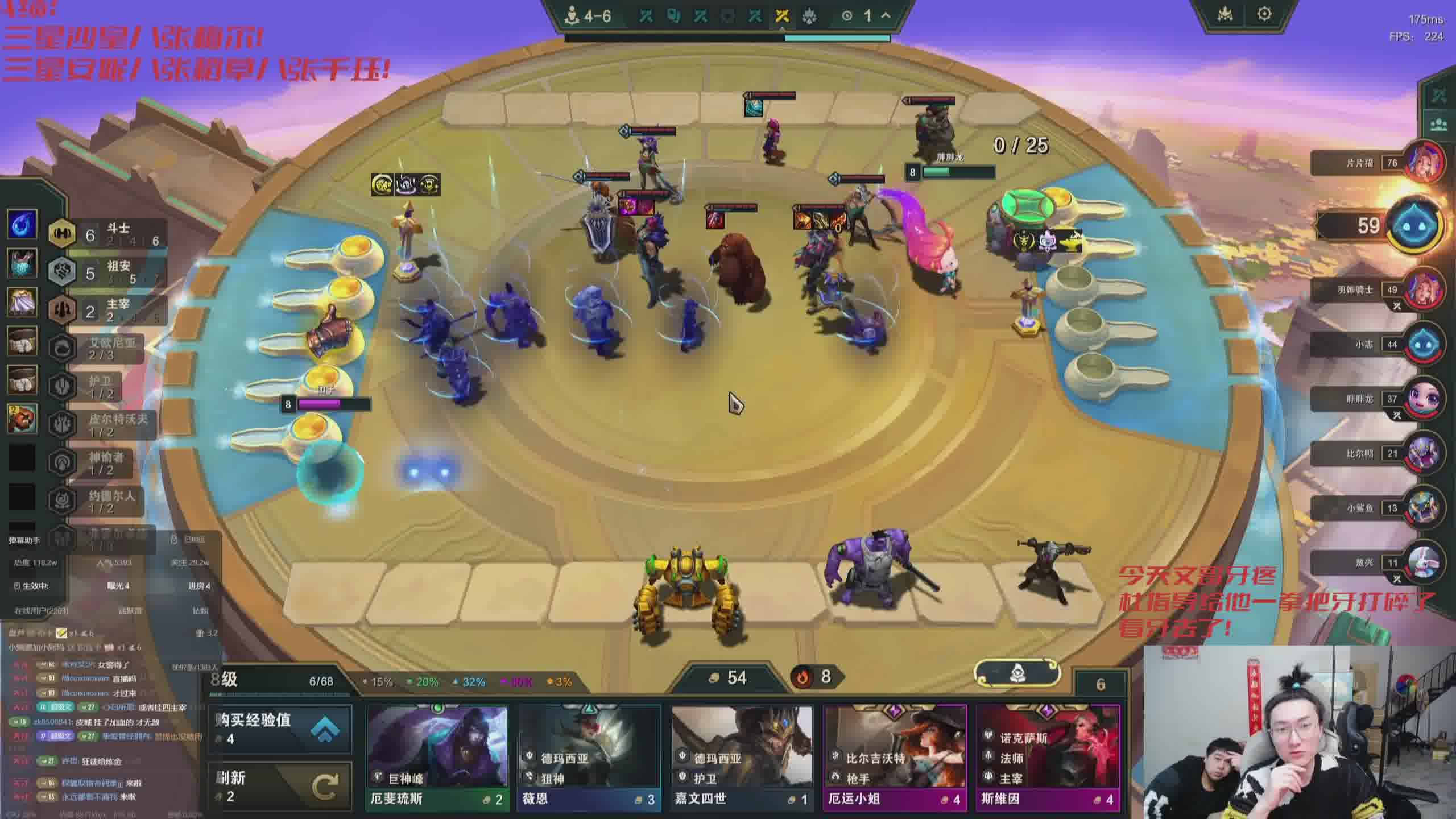View player 片片猫's board
1456x819 pixels.
[1425, 163]
